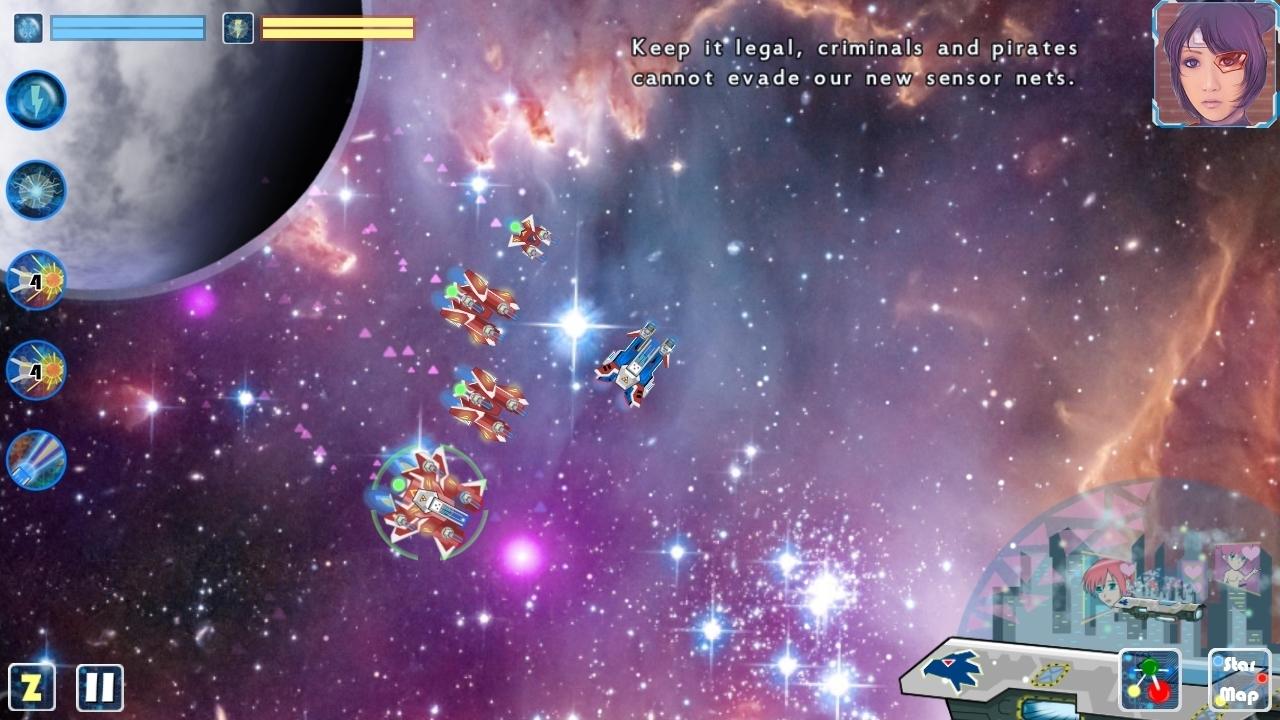This screenshot has height=720, width=1280.
Task: Click the shield icon beside the blue bar
Action: pyautogui.click(x=26, y=28)
